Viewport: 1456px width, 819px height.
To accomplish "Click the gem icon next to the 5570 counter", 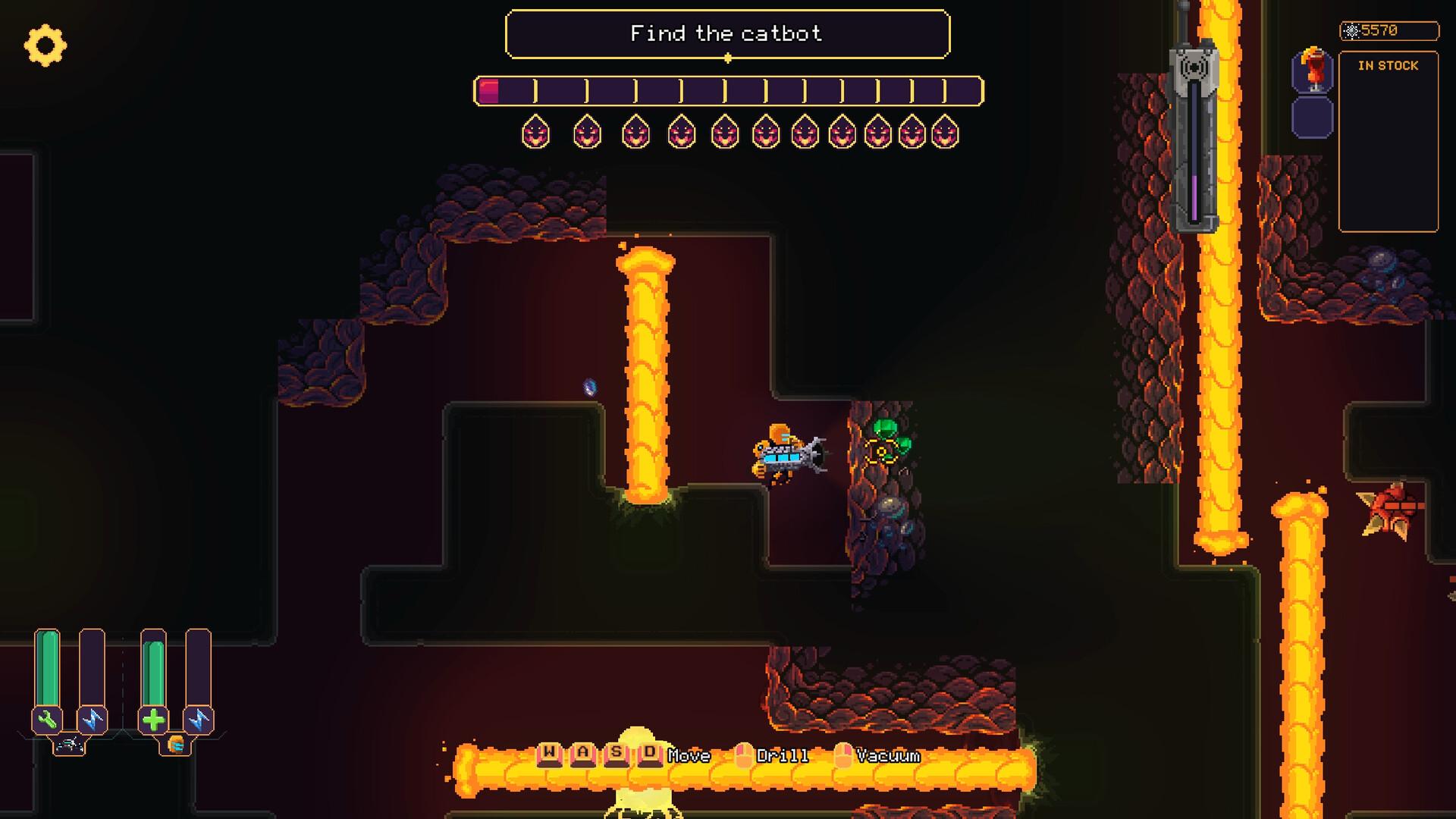I will [1353, 31].
